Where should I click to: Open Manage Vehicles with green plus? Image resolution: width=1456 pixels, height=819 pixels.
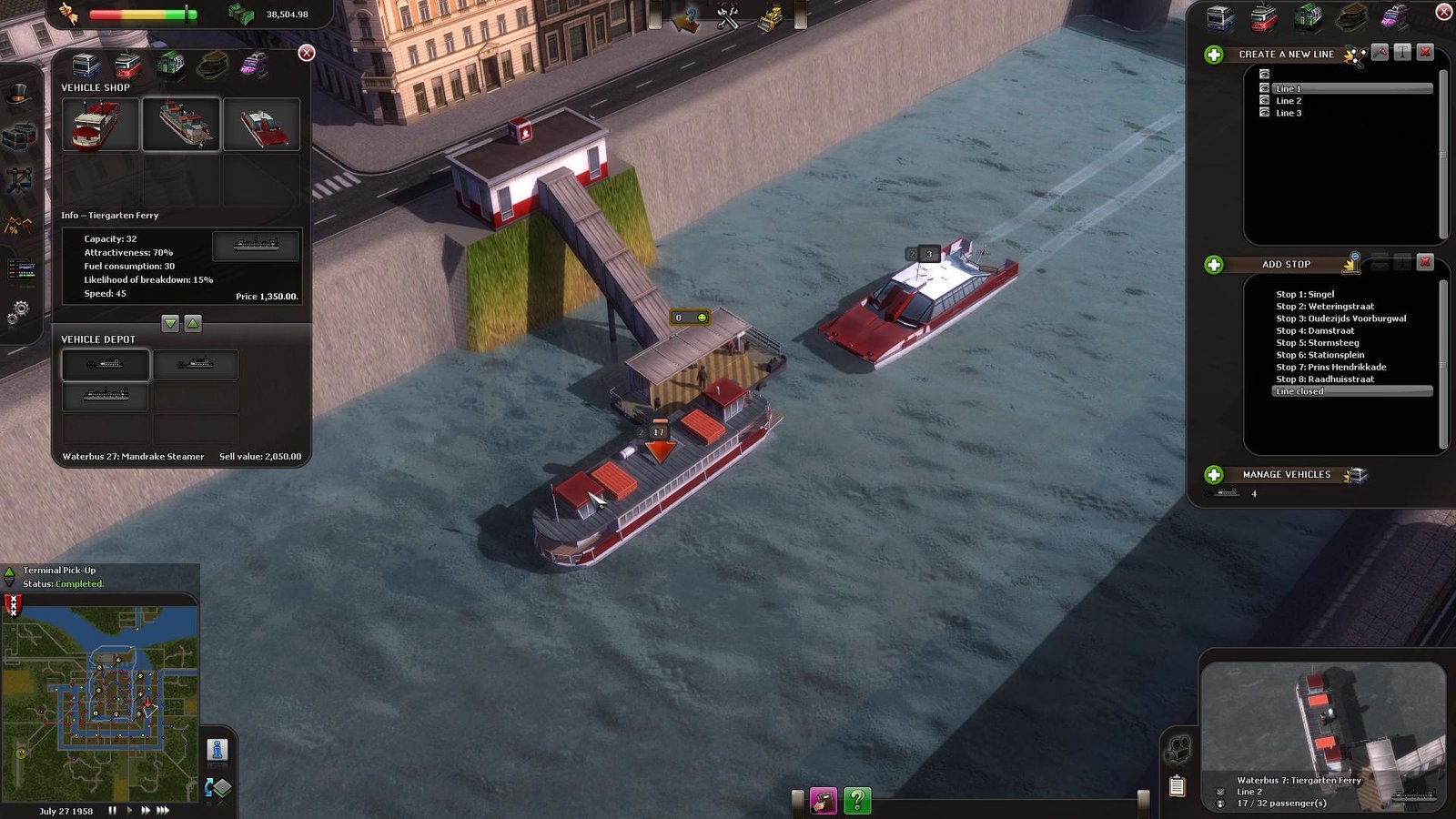tap(1214, 475)
